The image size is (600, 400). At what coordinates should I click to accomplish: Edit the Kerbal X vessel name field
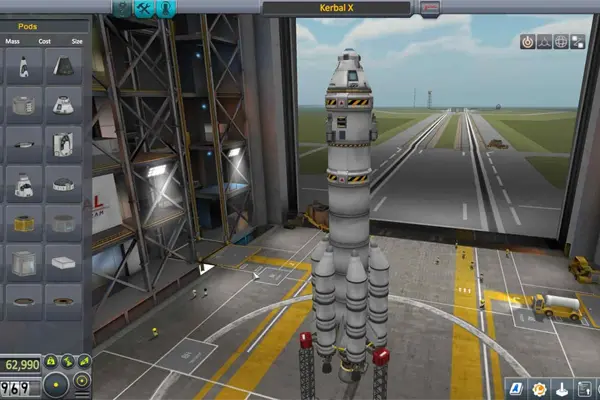coord(337,8)
